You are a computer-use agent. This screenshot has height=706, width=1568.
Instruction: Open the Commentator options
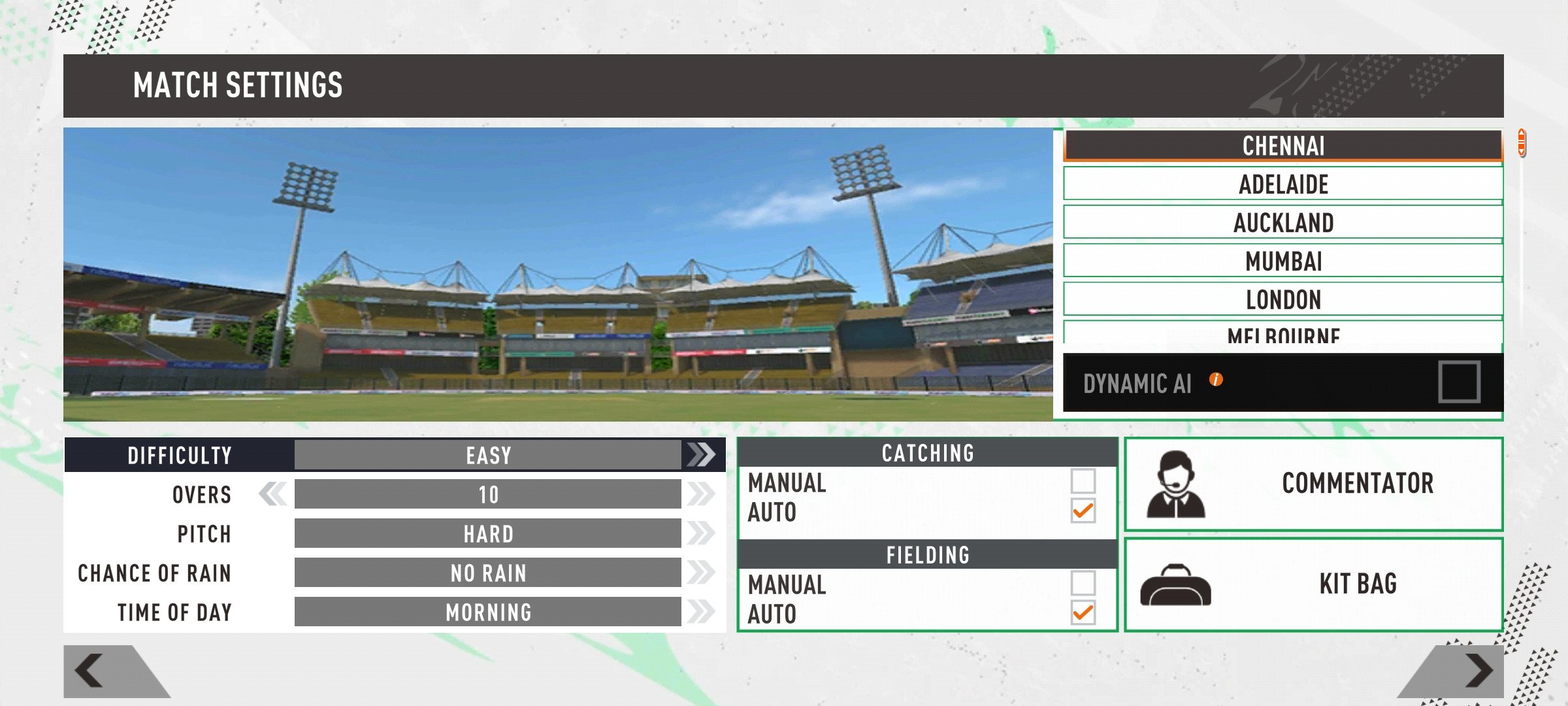point(1313,484)
